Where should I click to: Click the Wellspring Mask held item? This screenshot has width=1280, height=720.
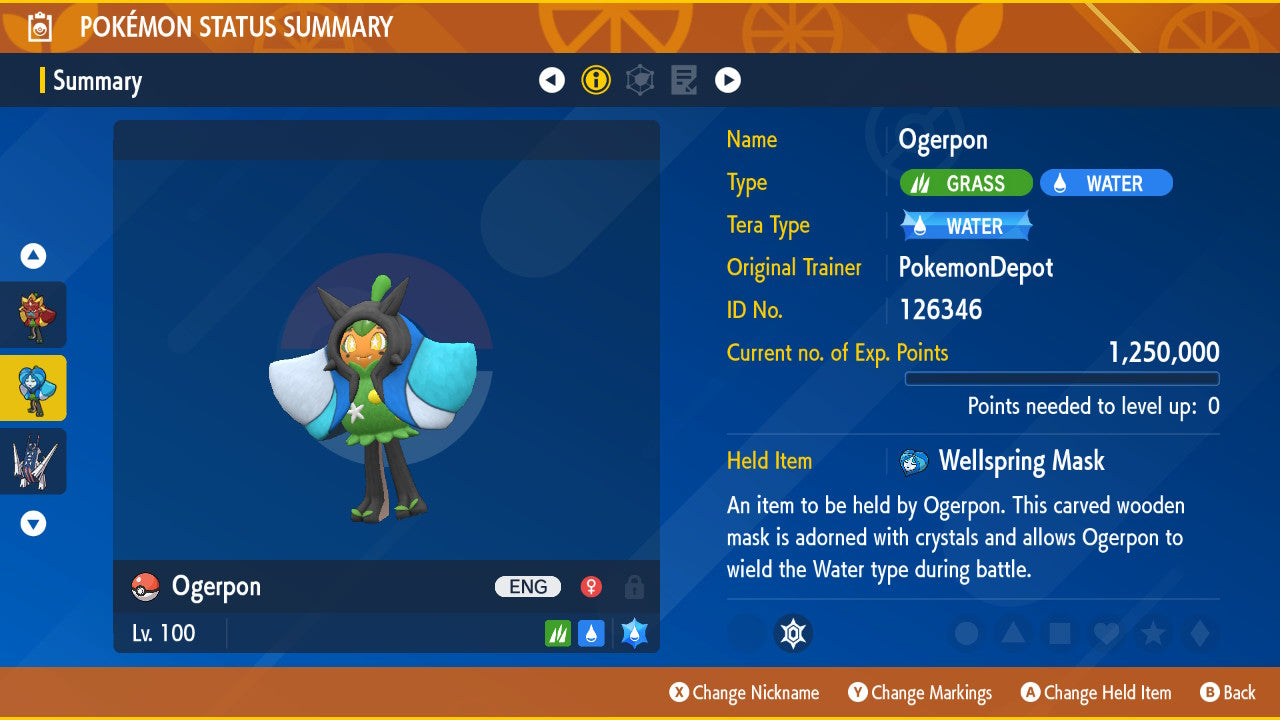[x=1020, y=461]
